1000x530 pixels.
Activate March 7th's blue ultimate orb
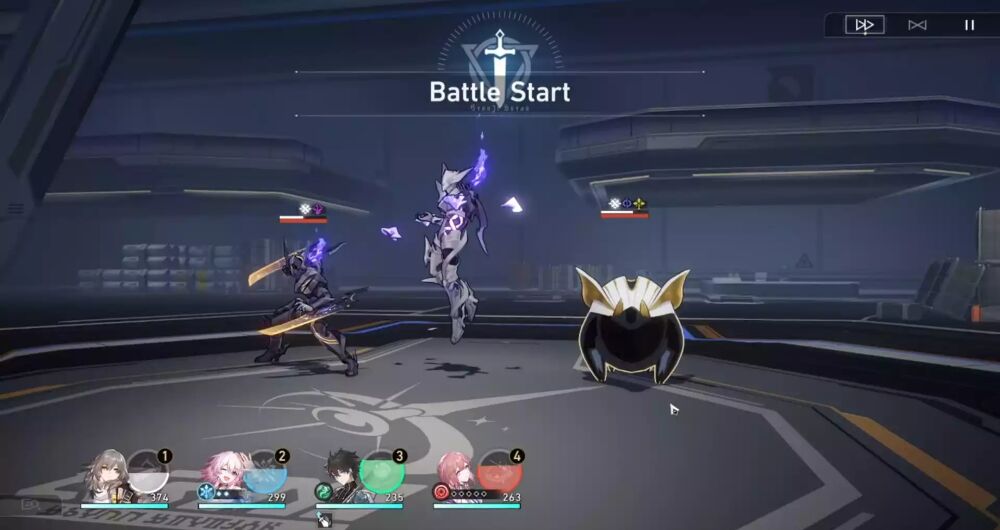(265, 472)
